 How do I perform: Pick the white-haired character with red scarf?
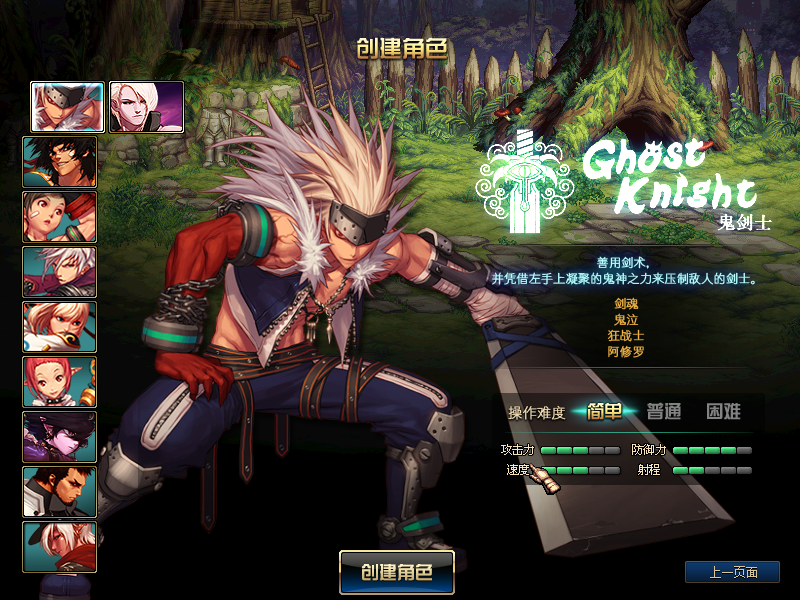coord(60,547)
